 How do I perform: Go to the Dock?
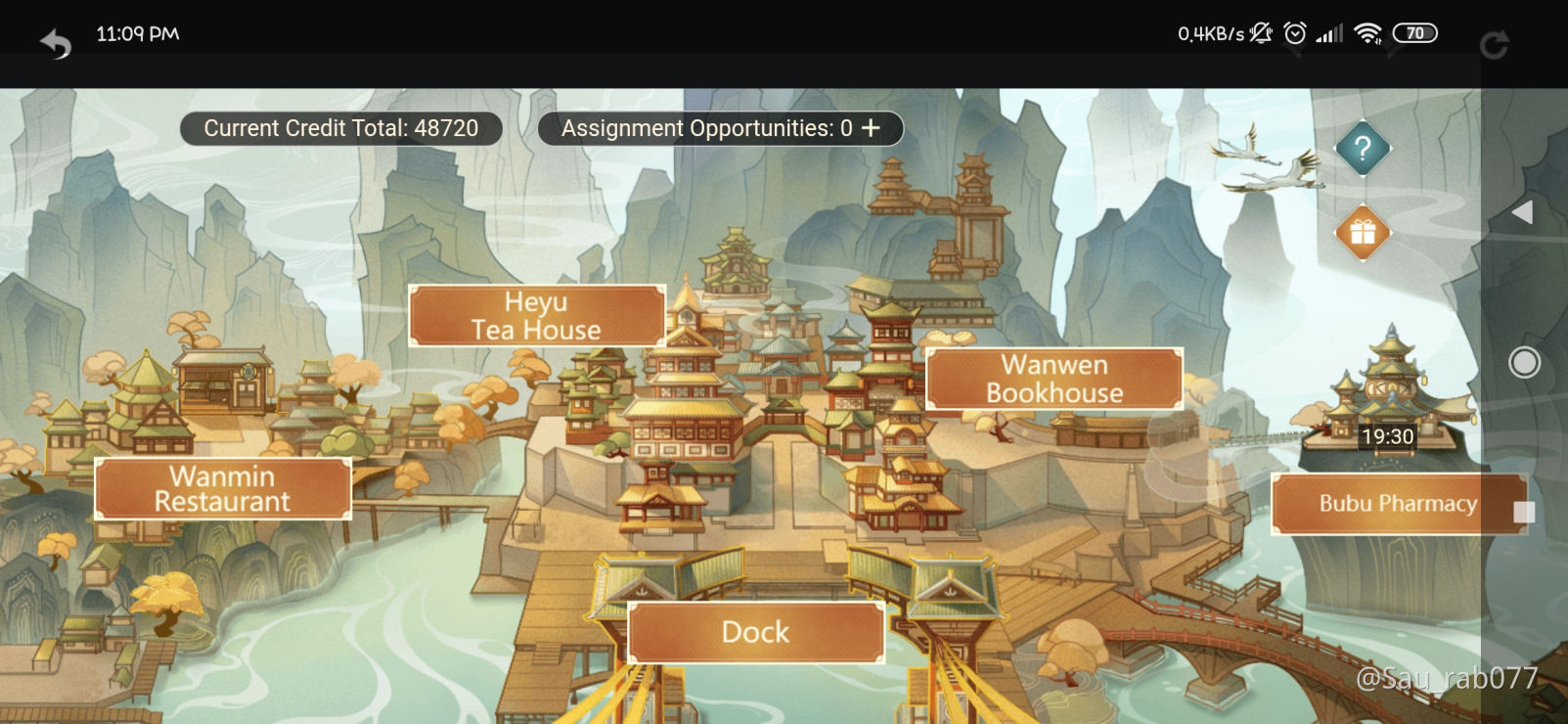pos(754,632)
